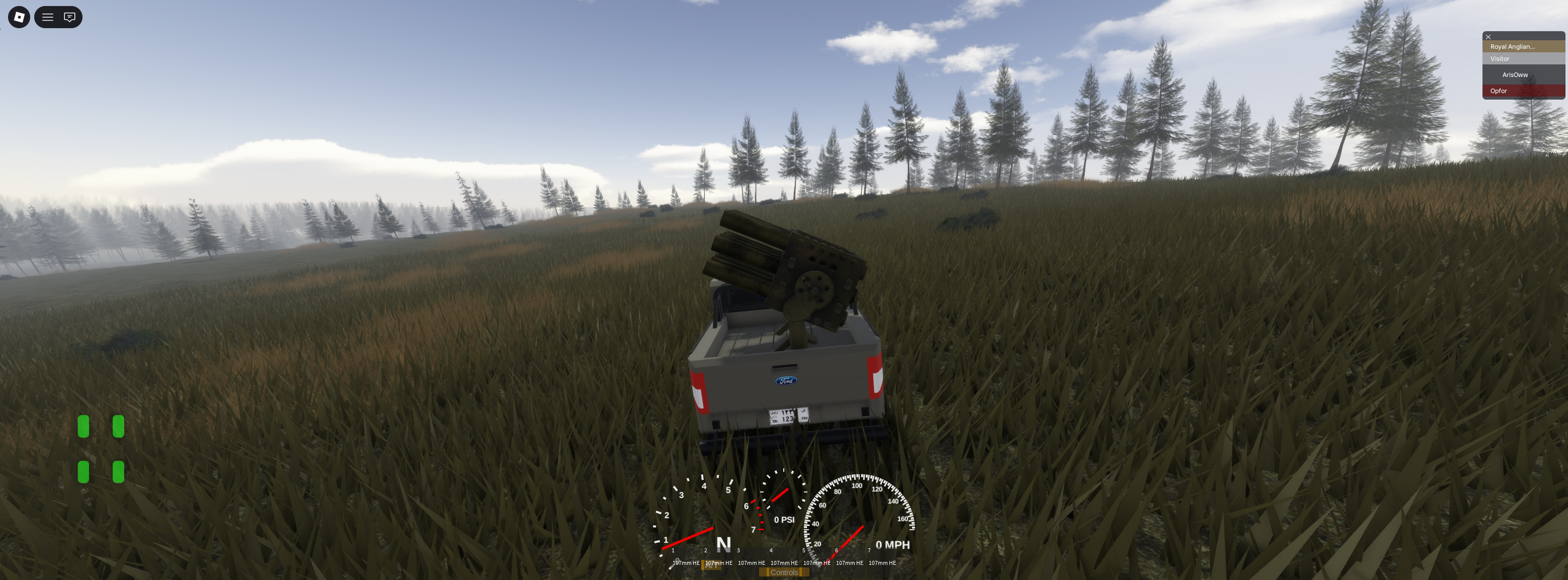The height and width of the screenshot is (580, 1568).
Task: Equip hotbar slot 4 107mm HE
Action: click(x=784, y=559)
